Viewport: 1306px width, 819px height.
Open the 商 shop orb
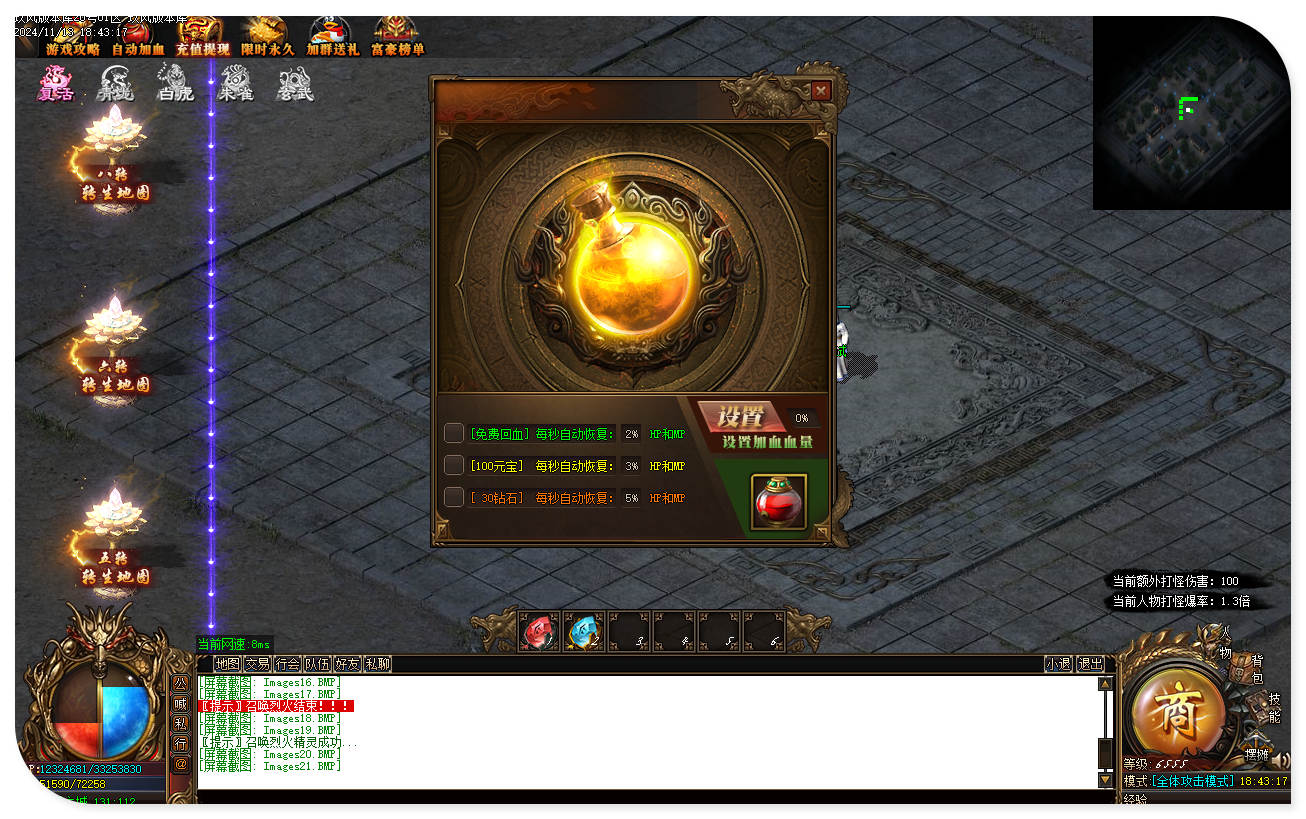1175,710
